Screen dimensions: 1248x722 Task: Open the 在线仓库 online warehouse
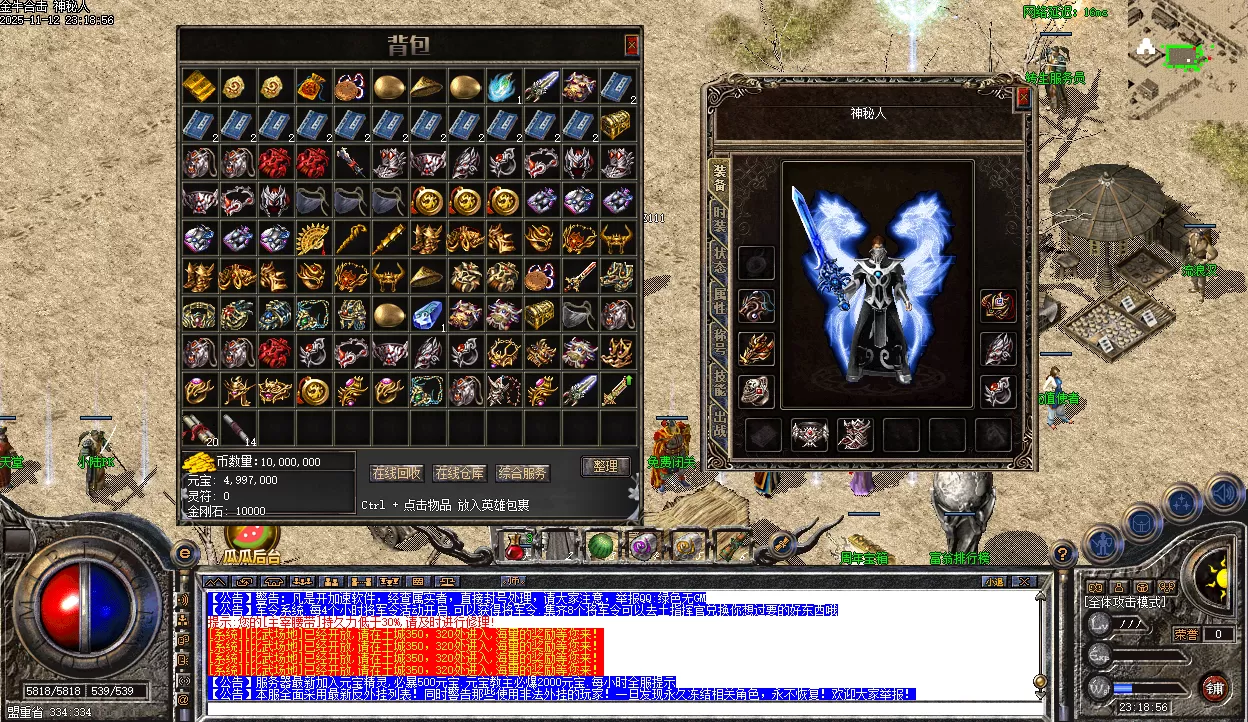(x=460, y=473)
